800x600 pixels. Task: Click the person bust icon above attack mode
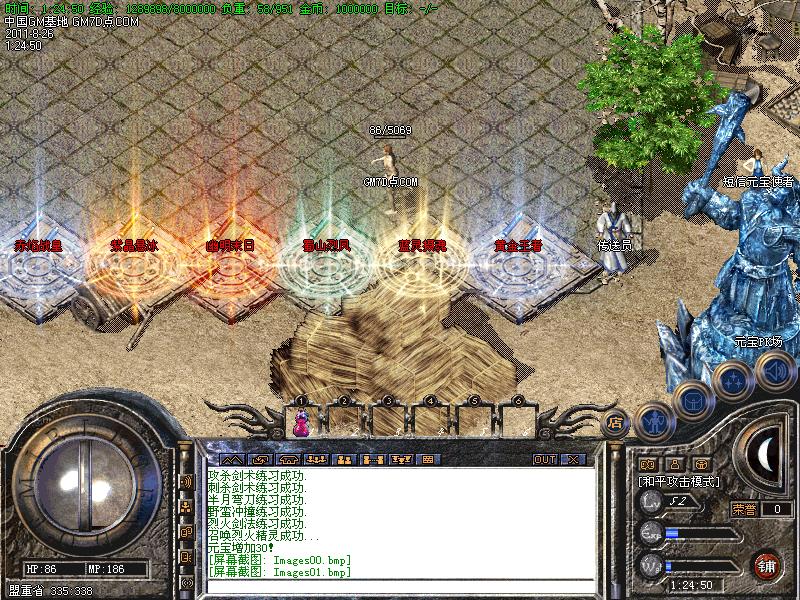[x=674, y=464]
